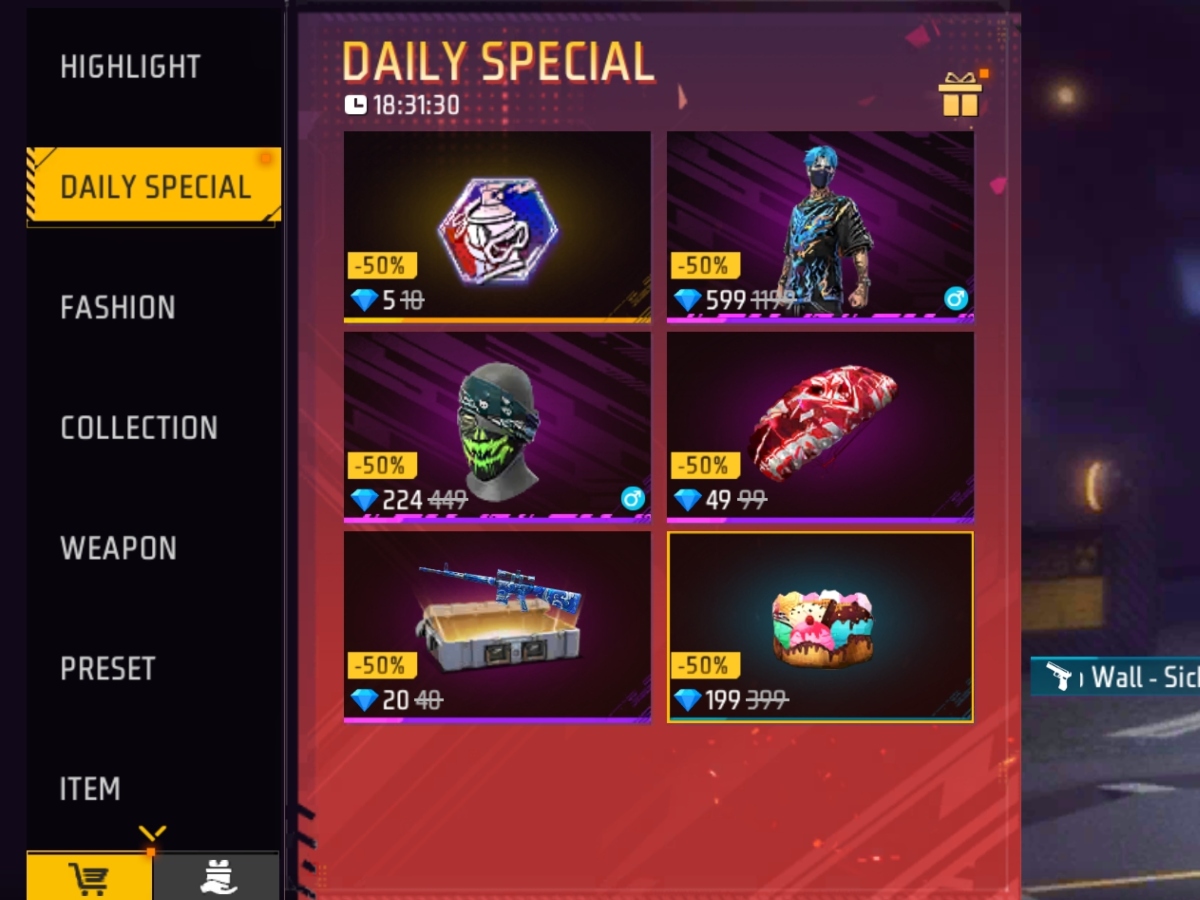Choose the blue rifle weapon crate
The height and width of the screenshot is (900, 1200).
point(497,626)
